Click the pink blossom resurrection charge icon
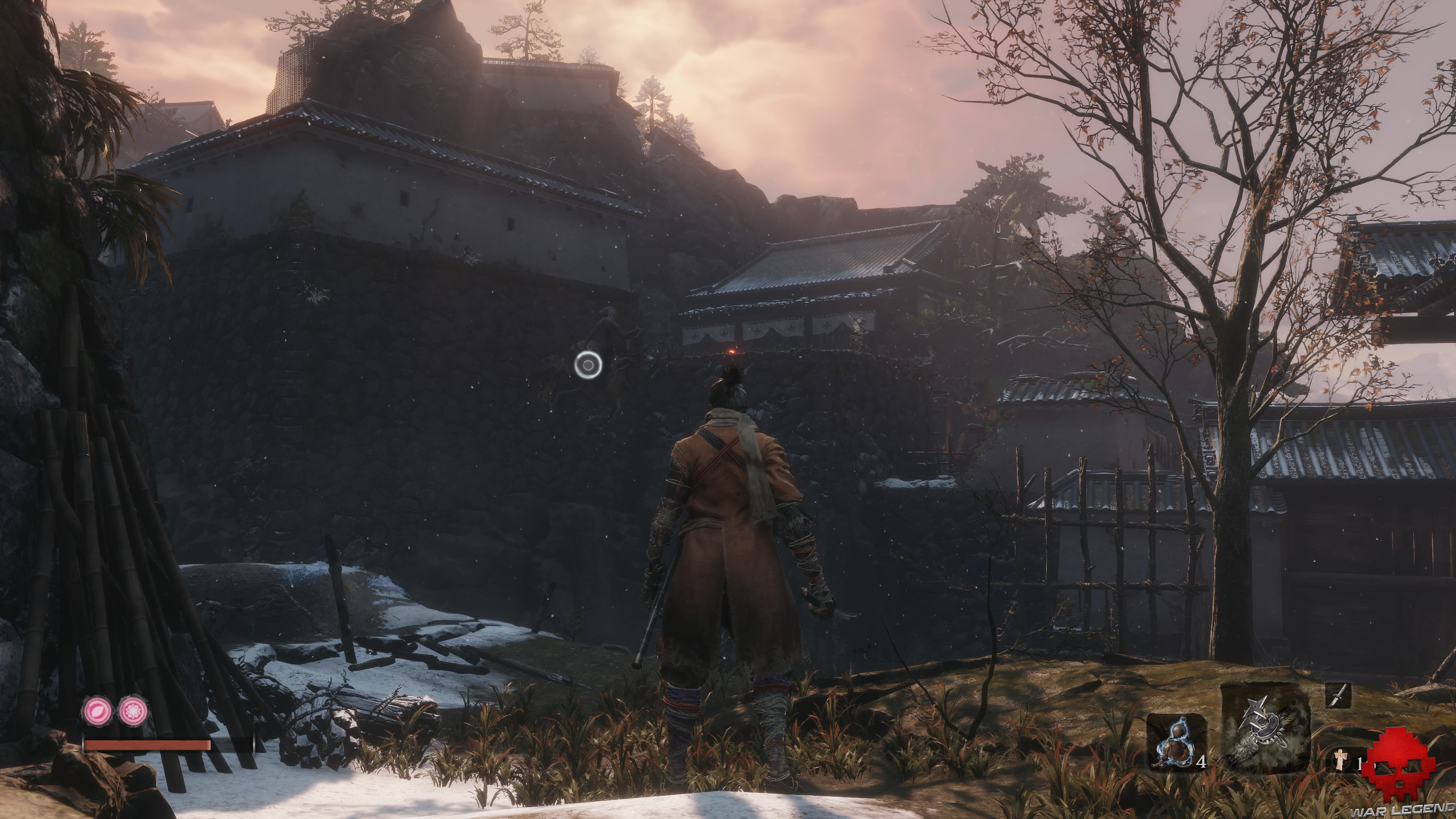This screenshot has height=819, width=1456. point(133,711)
